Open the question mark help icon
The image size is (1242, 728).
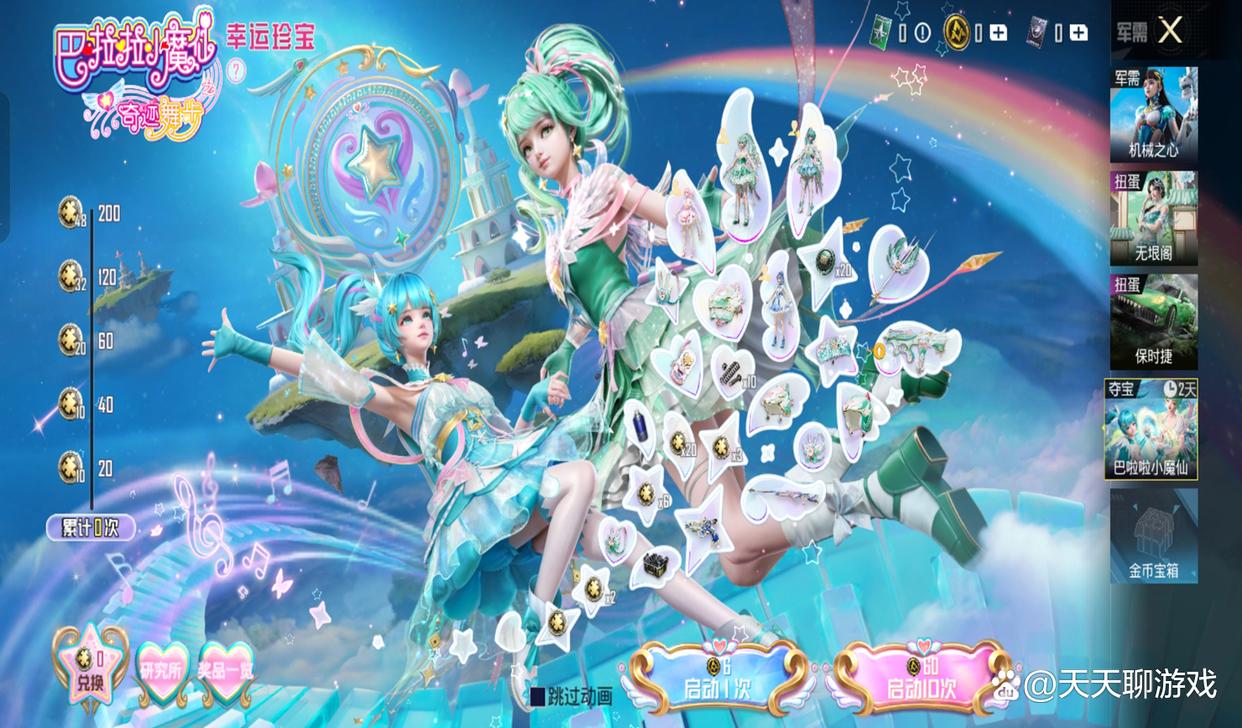[237, 70]
